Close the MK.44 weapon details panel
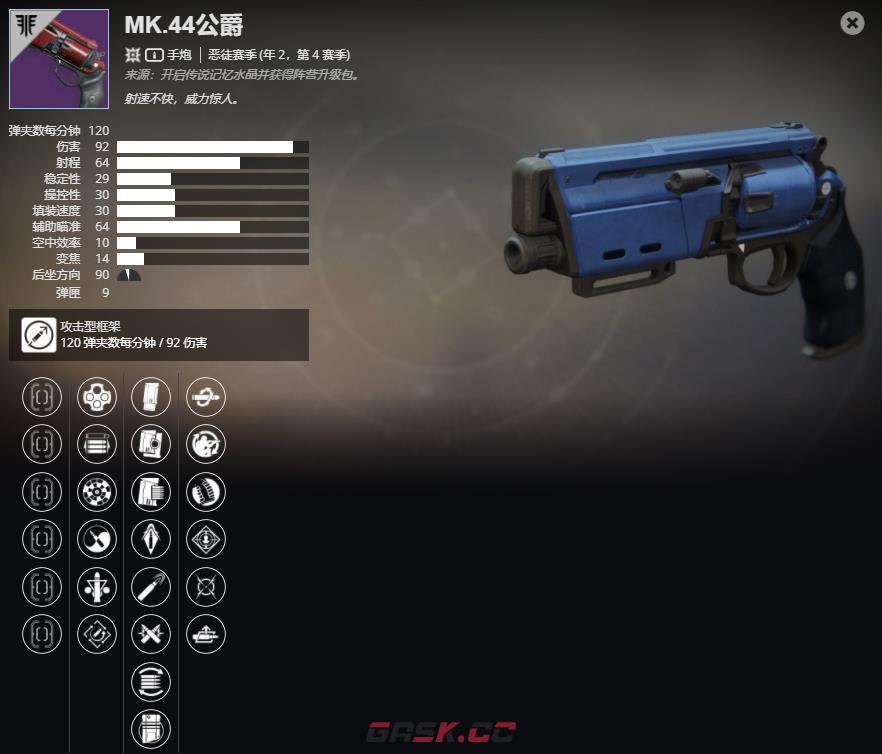Screen dimensions: 882x754 (x=852, y=23)
